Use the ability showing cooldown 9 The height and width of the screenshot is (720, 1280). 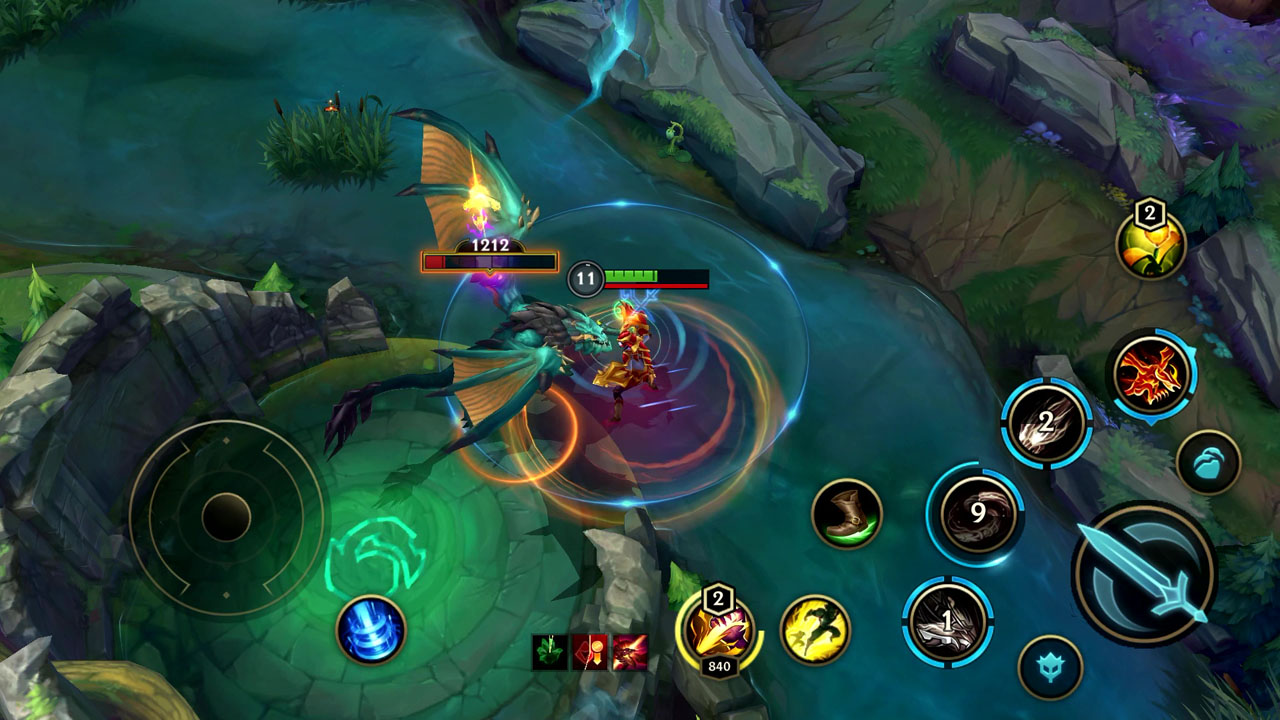[x=977, y=515]
